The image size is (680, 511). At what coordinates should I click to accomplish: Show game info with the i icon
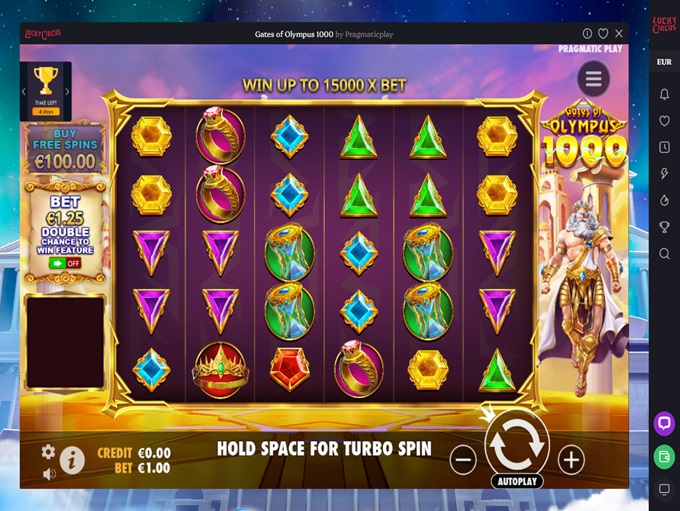(x=72, y=460)
